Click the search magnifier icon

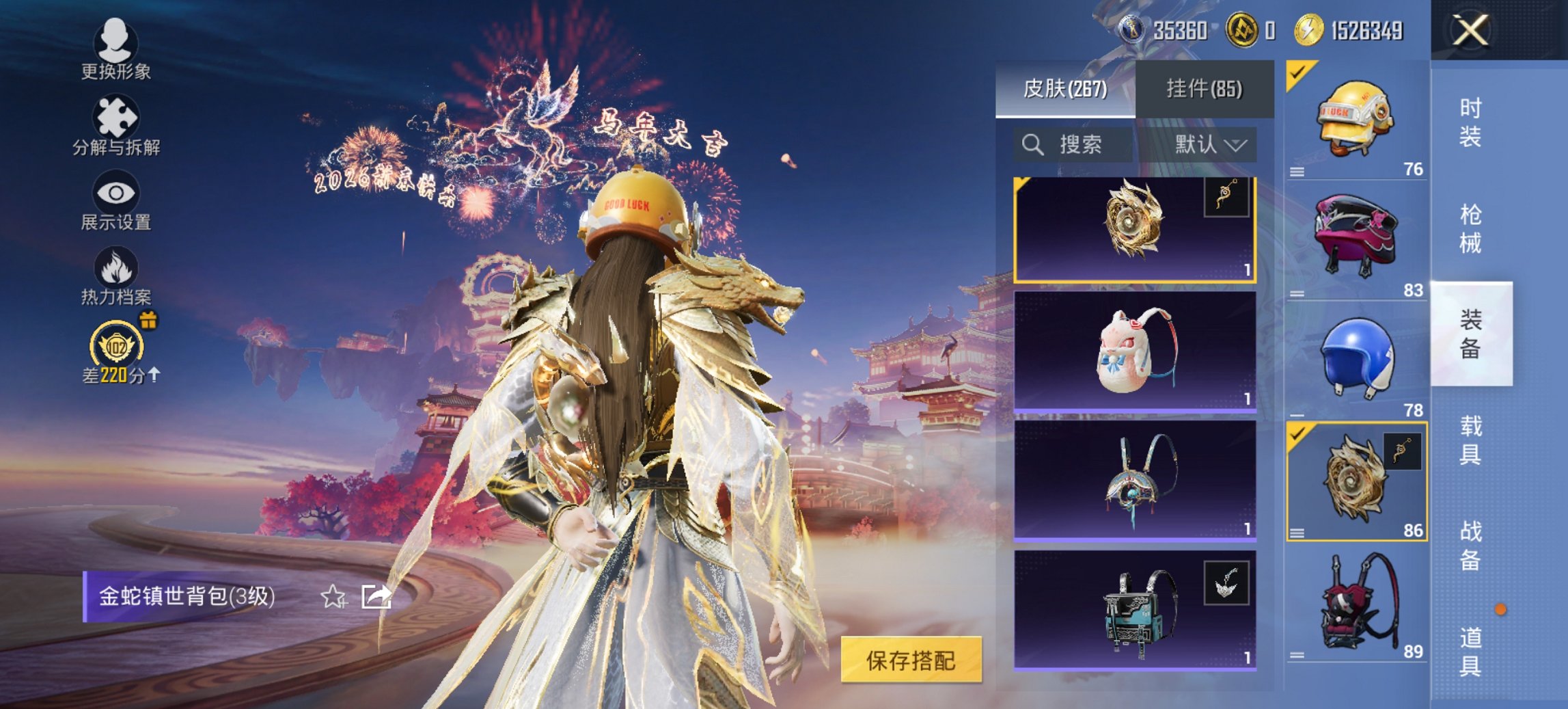(1032, 146)
